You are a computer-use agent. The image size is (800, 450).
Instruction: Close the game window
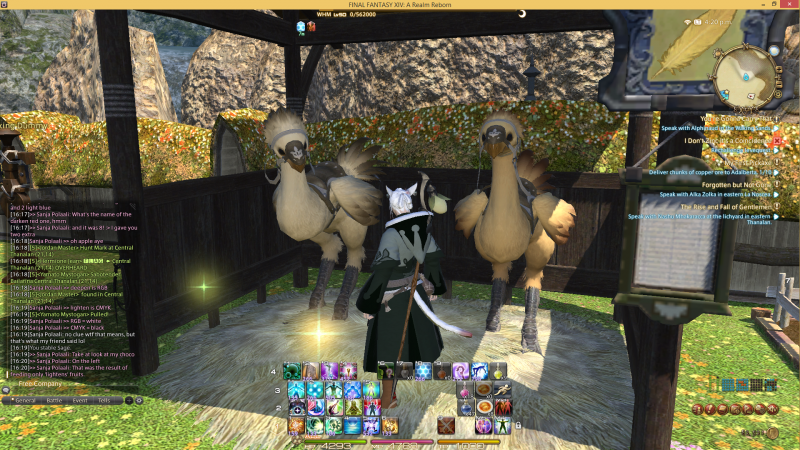[790, 5]
